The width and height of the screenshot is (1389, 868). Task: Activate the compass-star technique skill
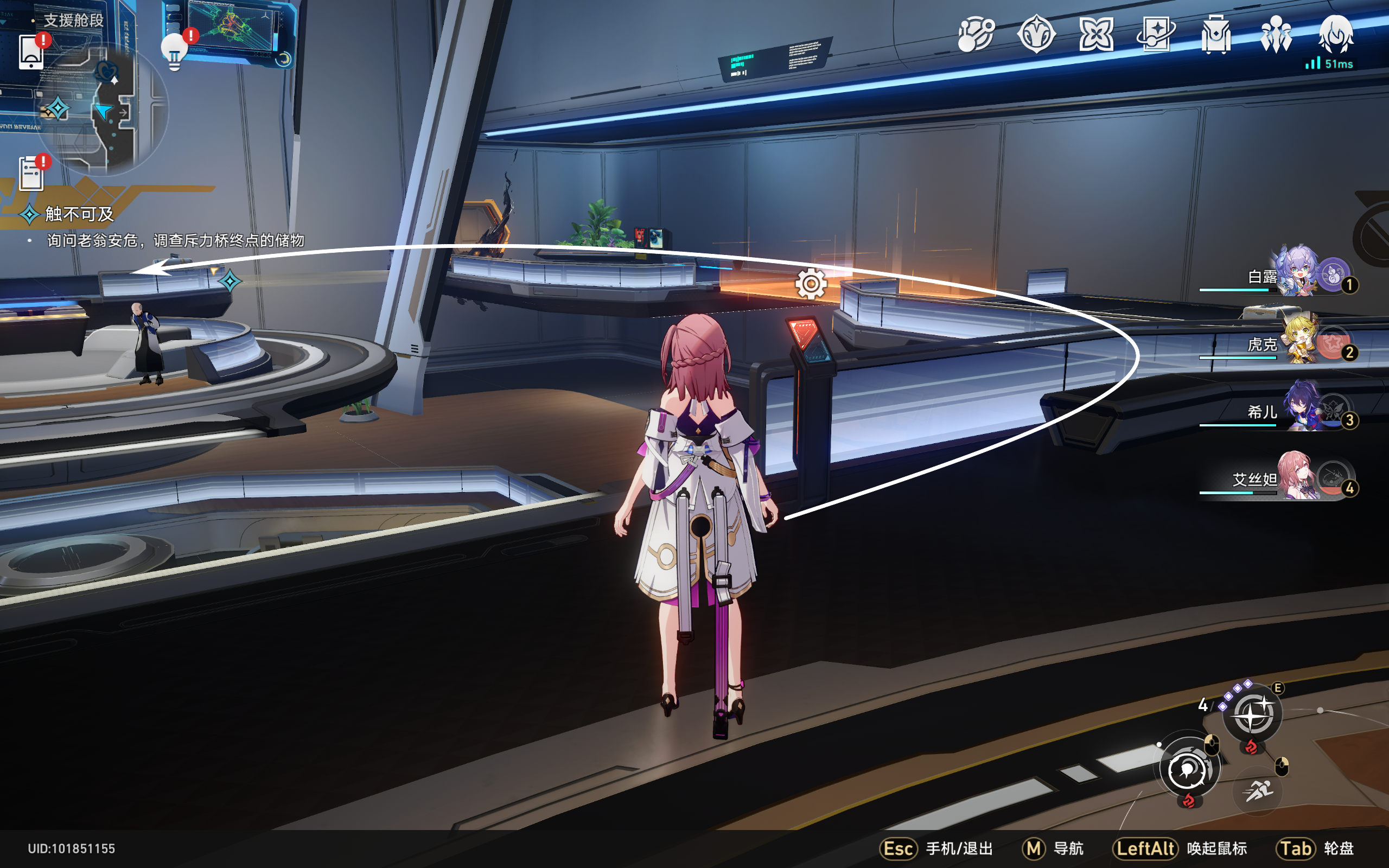coord(1252,714)
